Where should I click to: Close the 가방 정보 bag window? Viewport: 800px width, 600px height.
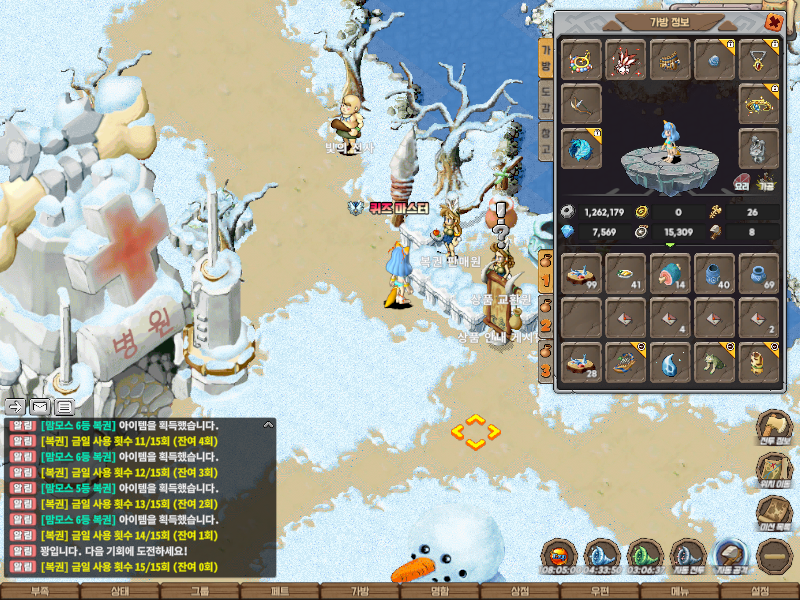click(x=772, y=21)
